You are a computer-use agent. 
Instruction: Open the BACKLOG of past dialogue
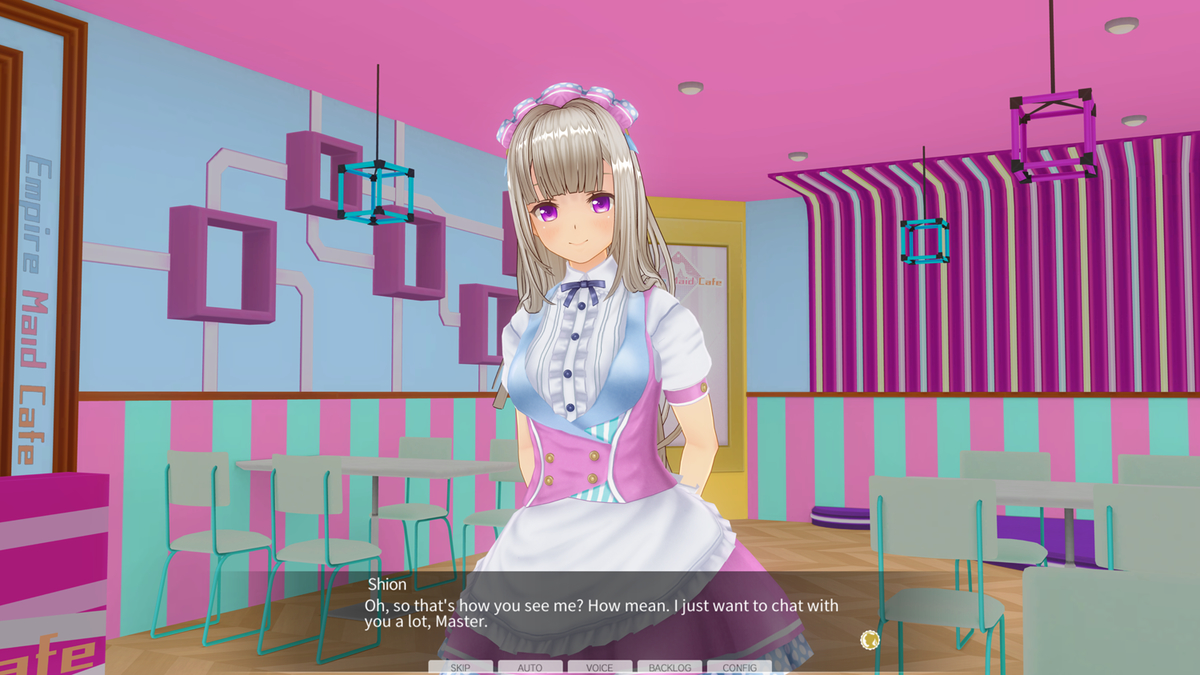point(670,667)
